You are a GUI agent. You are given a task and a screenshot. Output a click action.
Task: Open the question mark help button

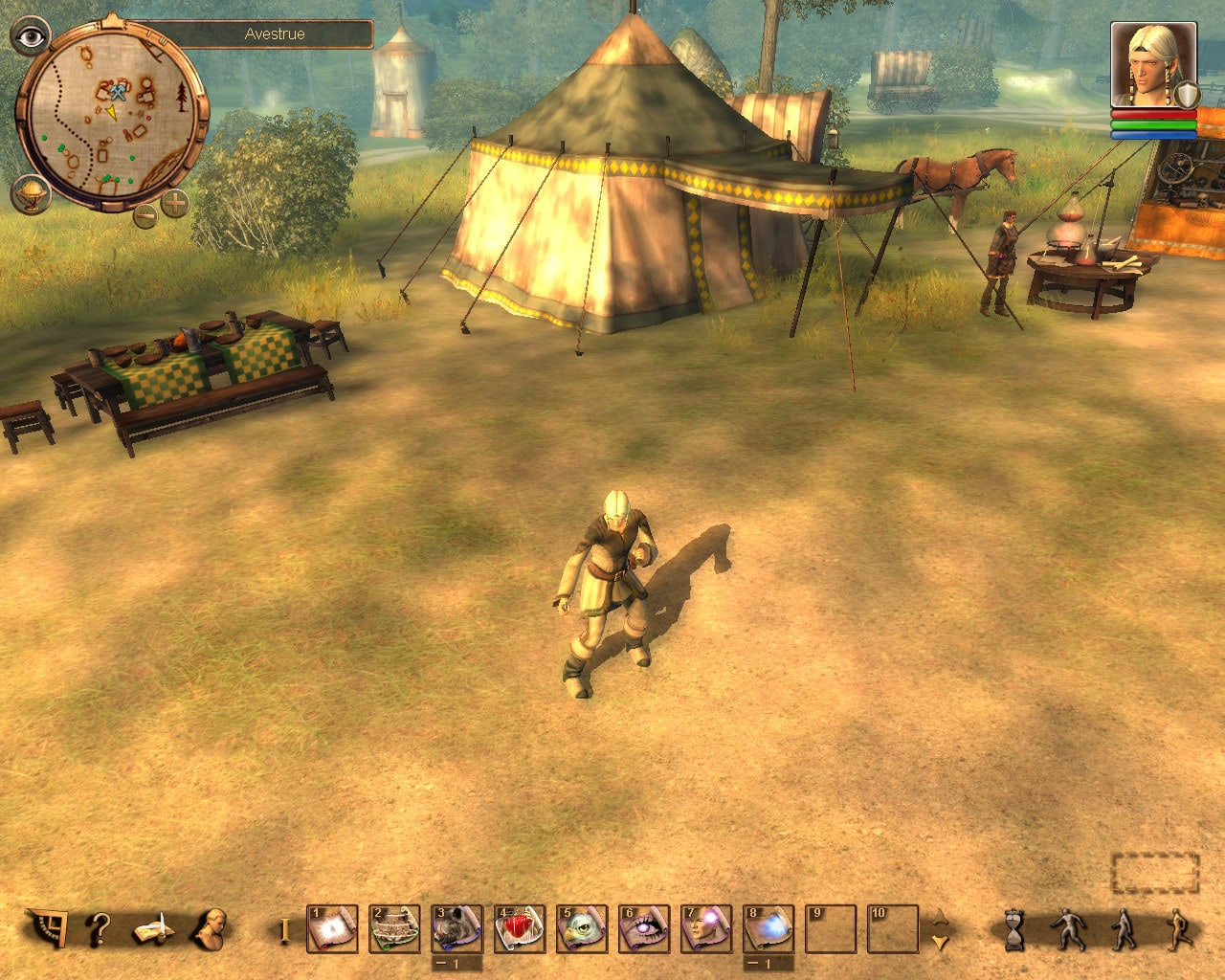[x=98, y=928]
